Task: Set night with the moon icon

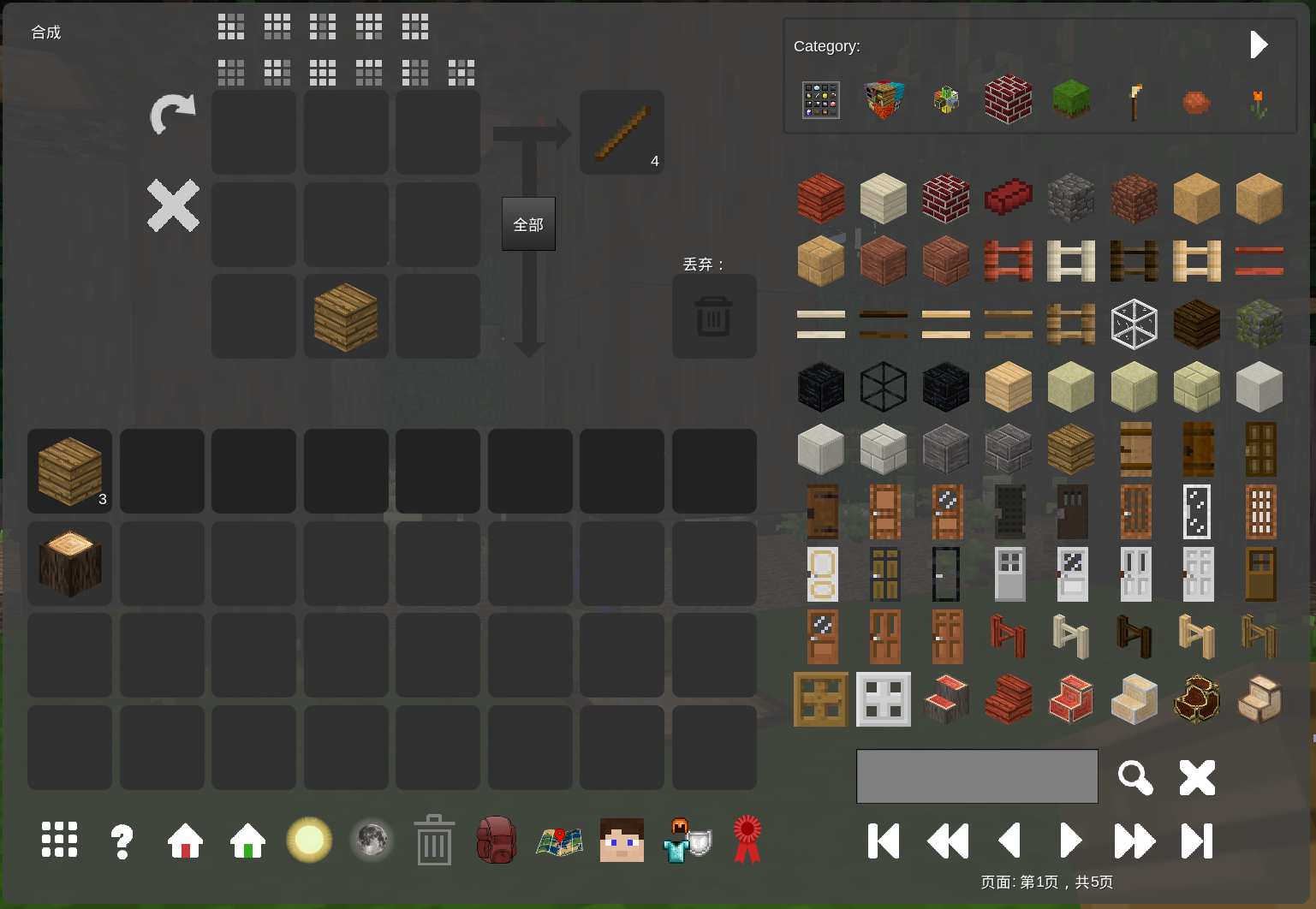Action: 372,841
